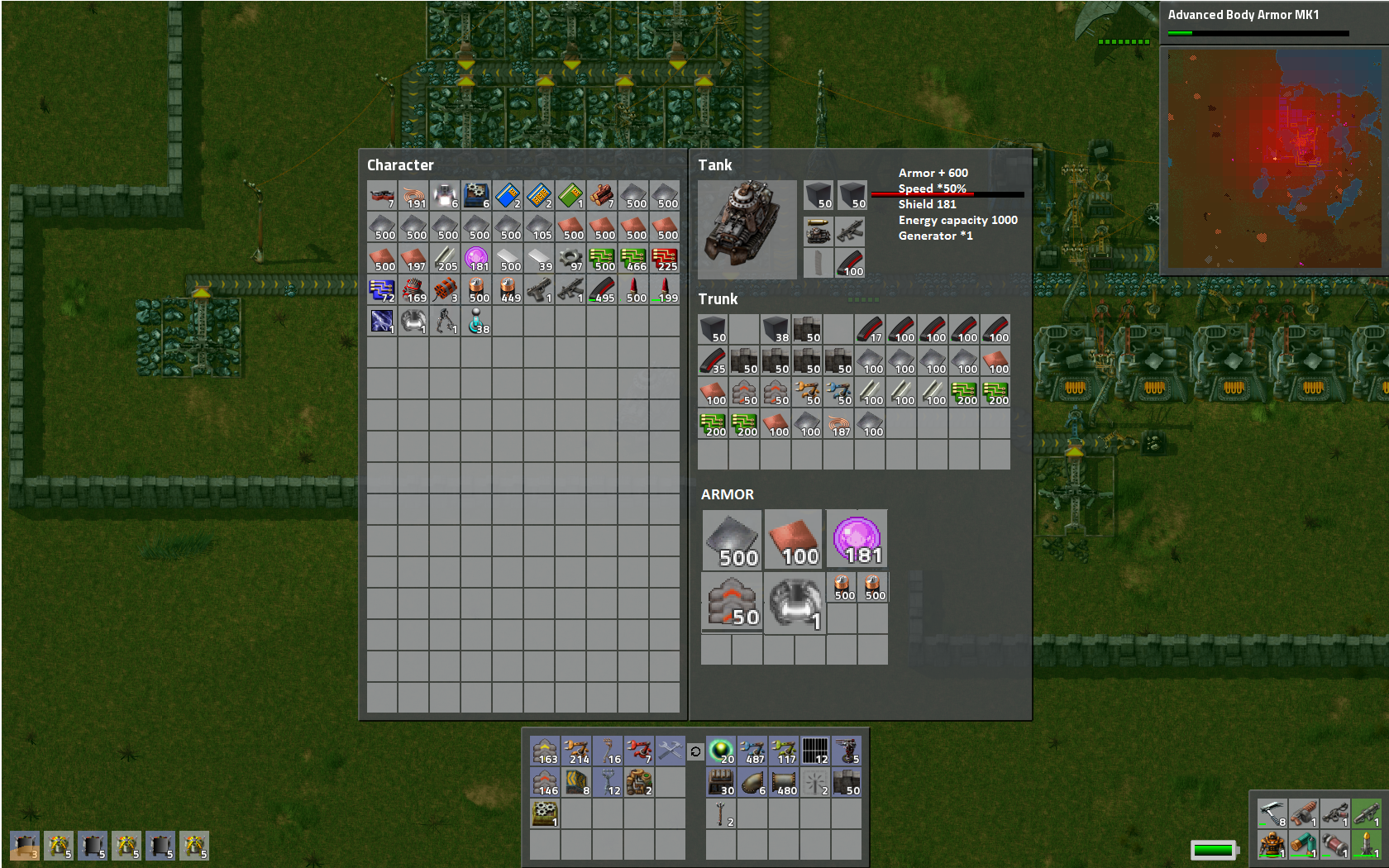Viewport: 1389px width, 868px height.
Task: Click the tank cannon weapon slot
Action: coord(819,232)
